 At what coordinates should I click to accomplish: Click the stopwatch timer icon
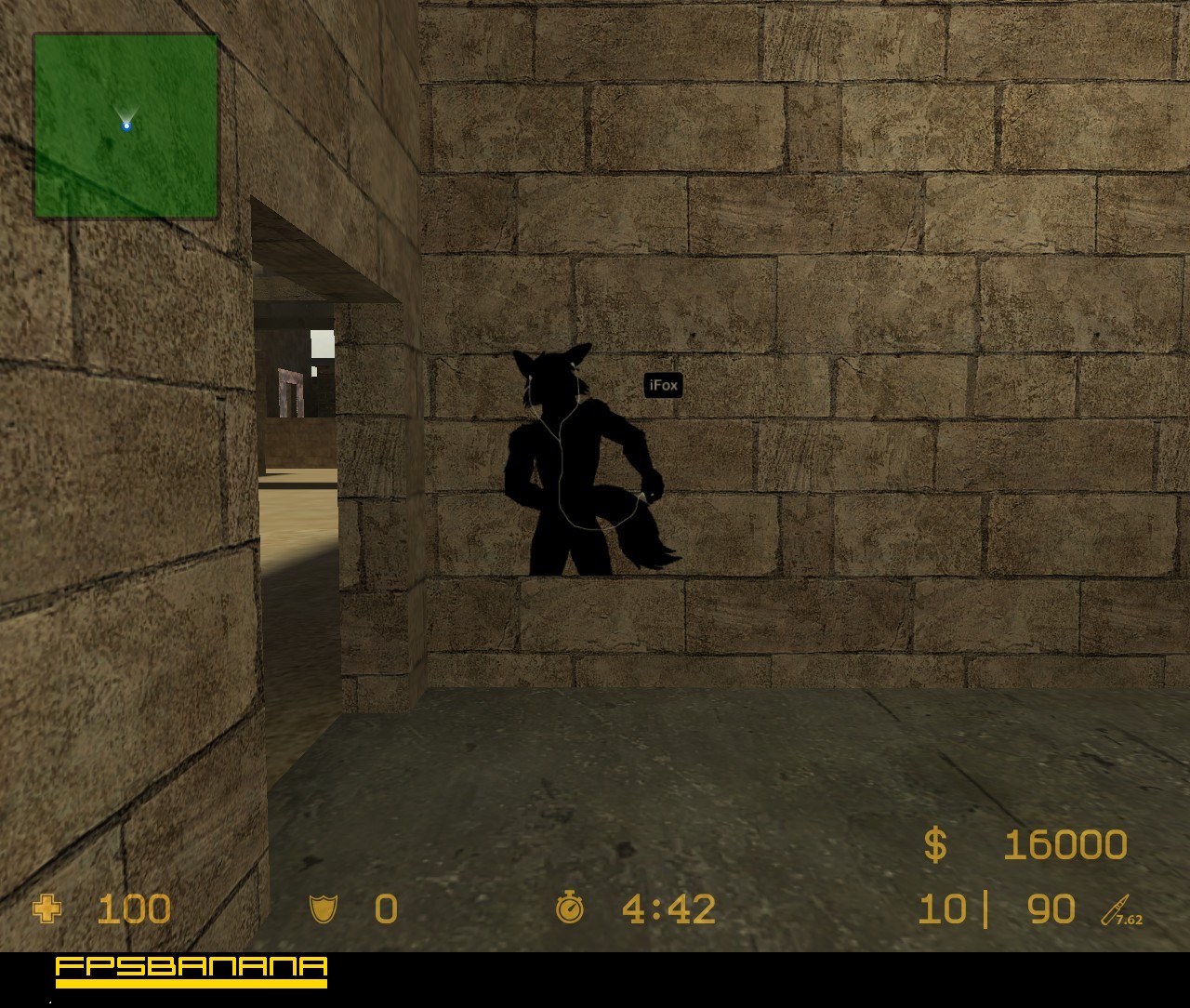pyautogui.click(x=570, y=909)
